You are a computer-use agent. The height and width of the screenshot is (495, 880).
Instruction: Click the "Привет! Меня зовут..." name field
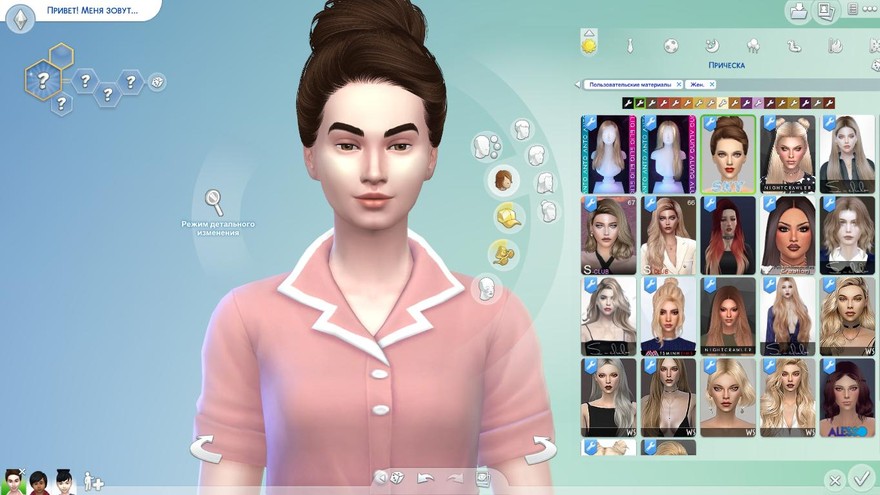coord(92,11)
